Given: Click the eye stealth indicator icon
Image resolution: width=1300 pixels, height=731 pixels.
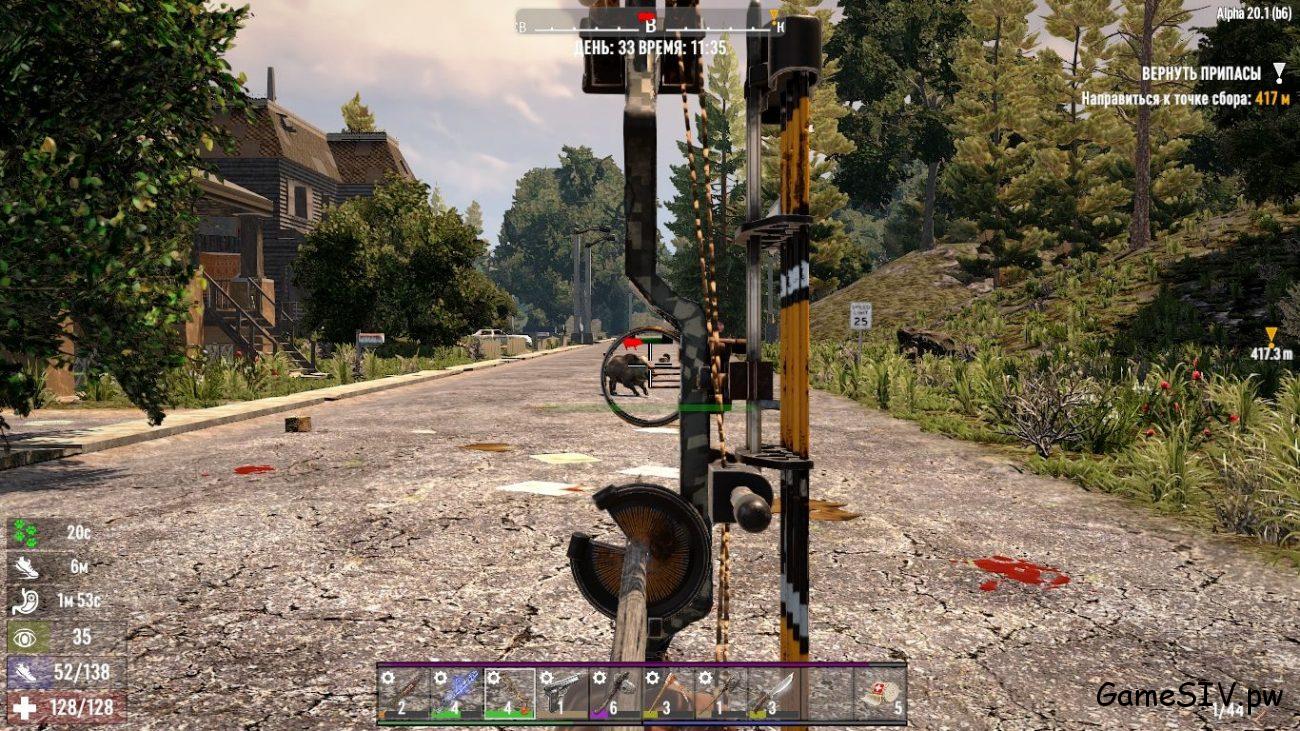Looking at the screenshot, I should tap(24, 636).
